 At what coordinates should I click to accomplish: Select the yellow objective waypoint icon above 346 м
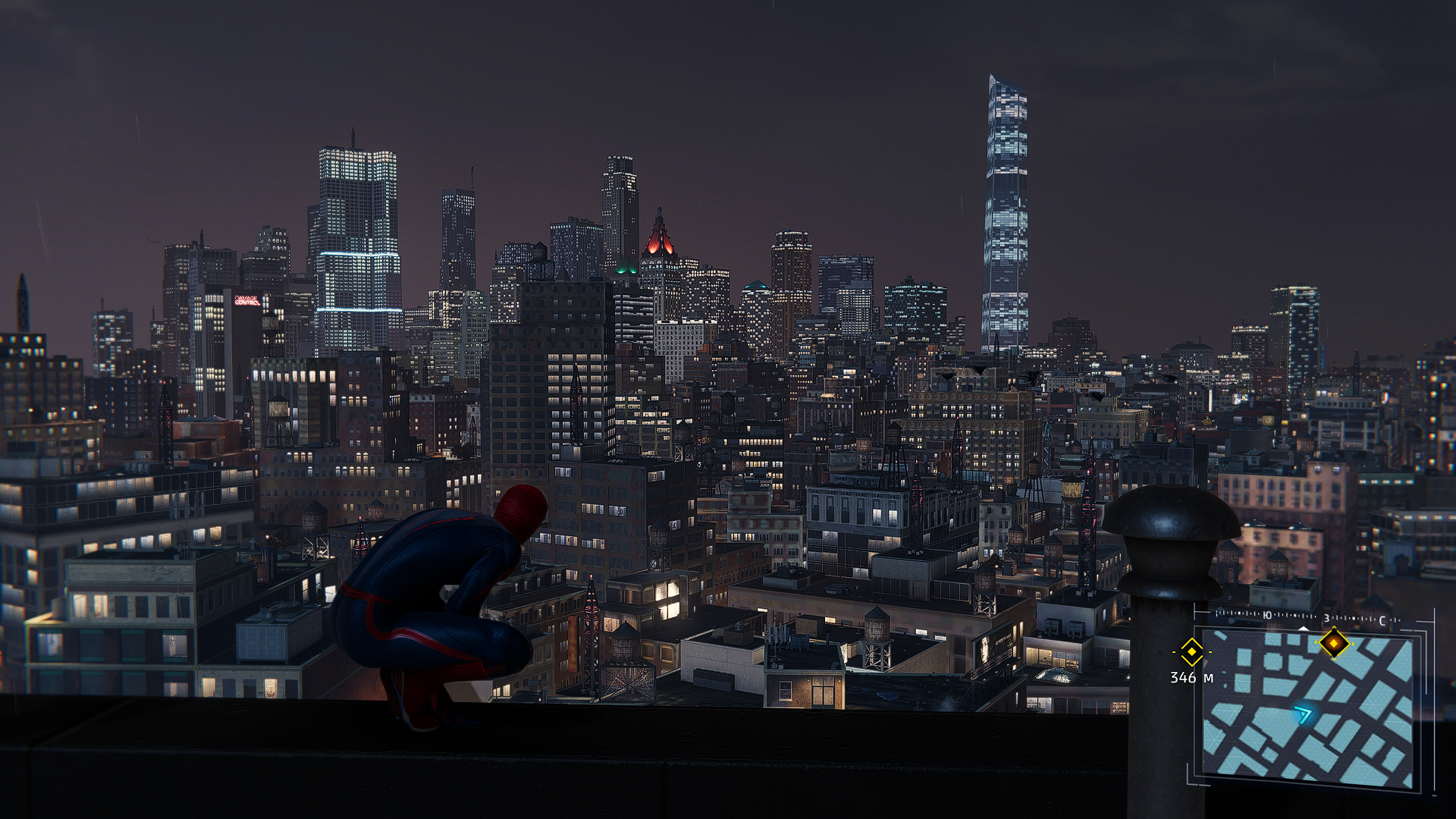[1191, 651]
